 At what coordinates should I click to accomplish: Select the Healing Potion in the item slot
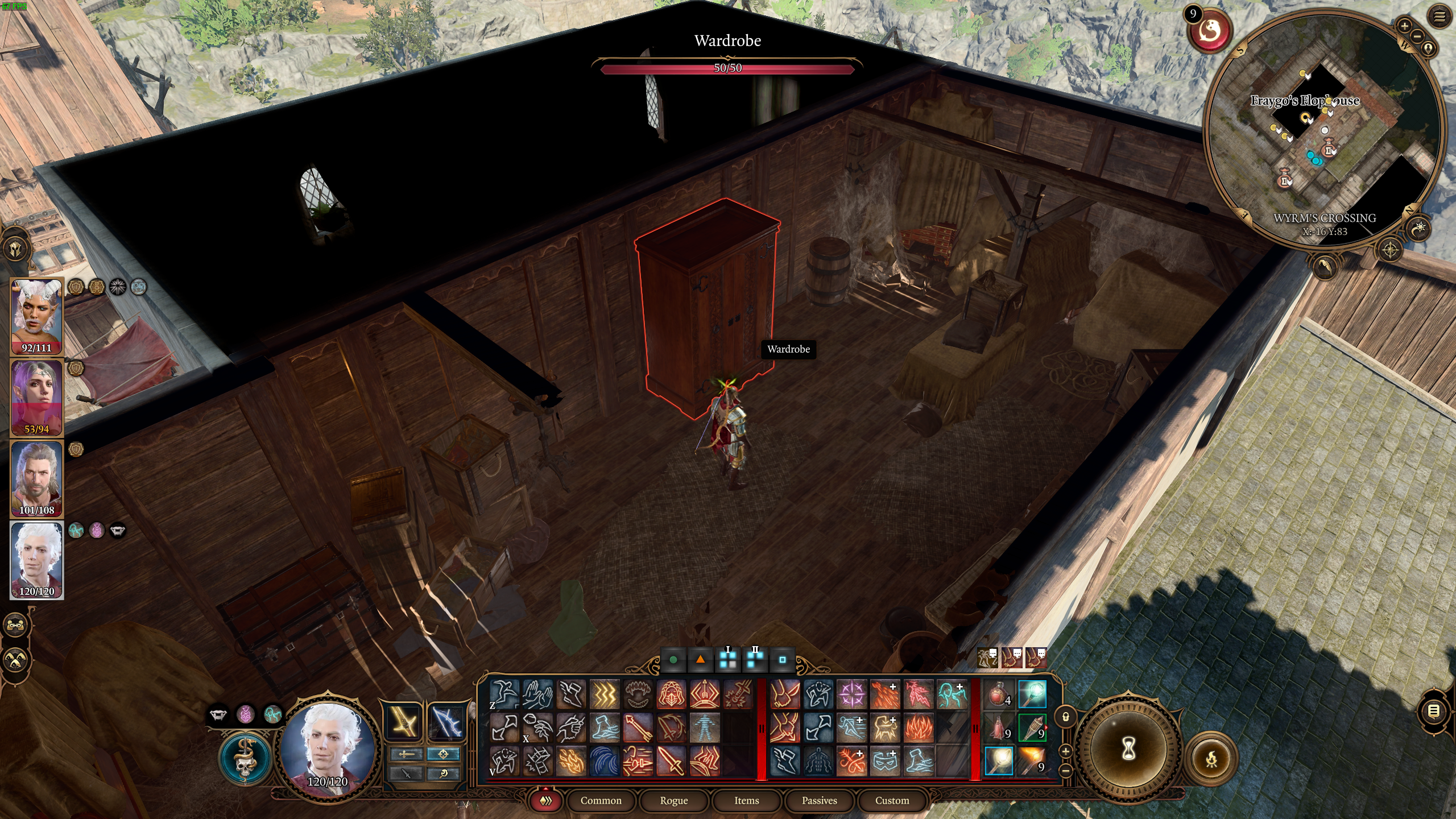click(x=998, y=694)
